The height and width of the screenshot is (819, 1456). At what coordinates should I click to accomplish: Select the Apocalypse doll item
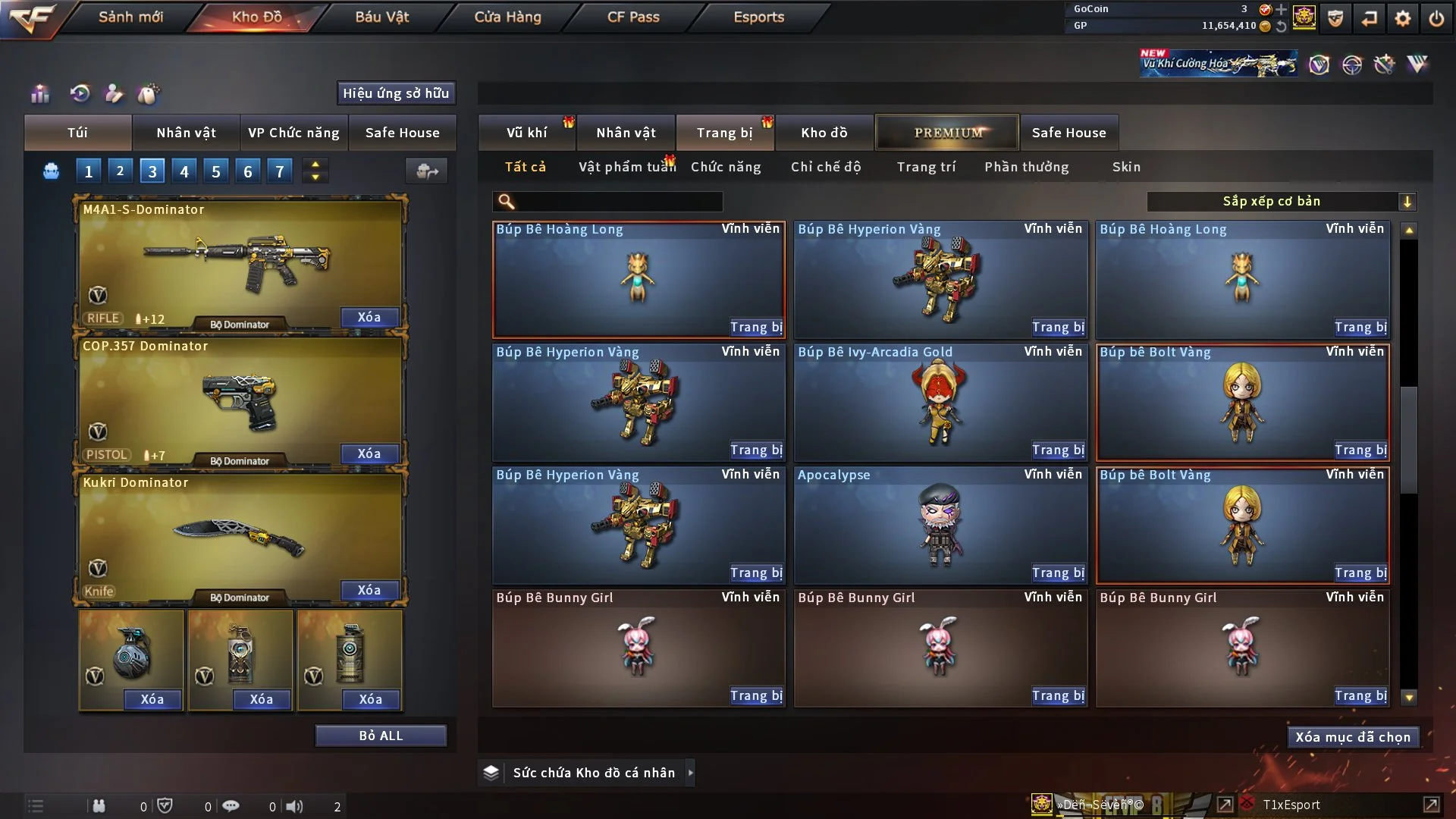940,525
